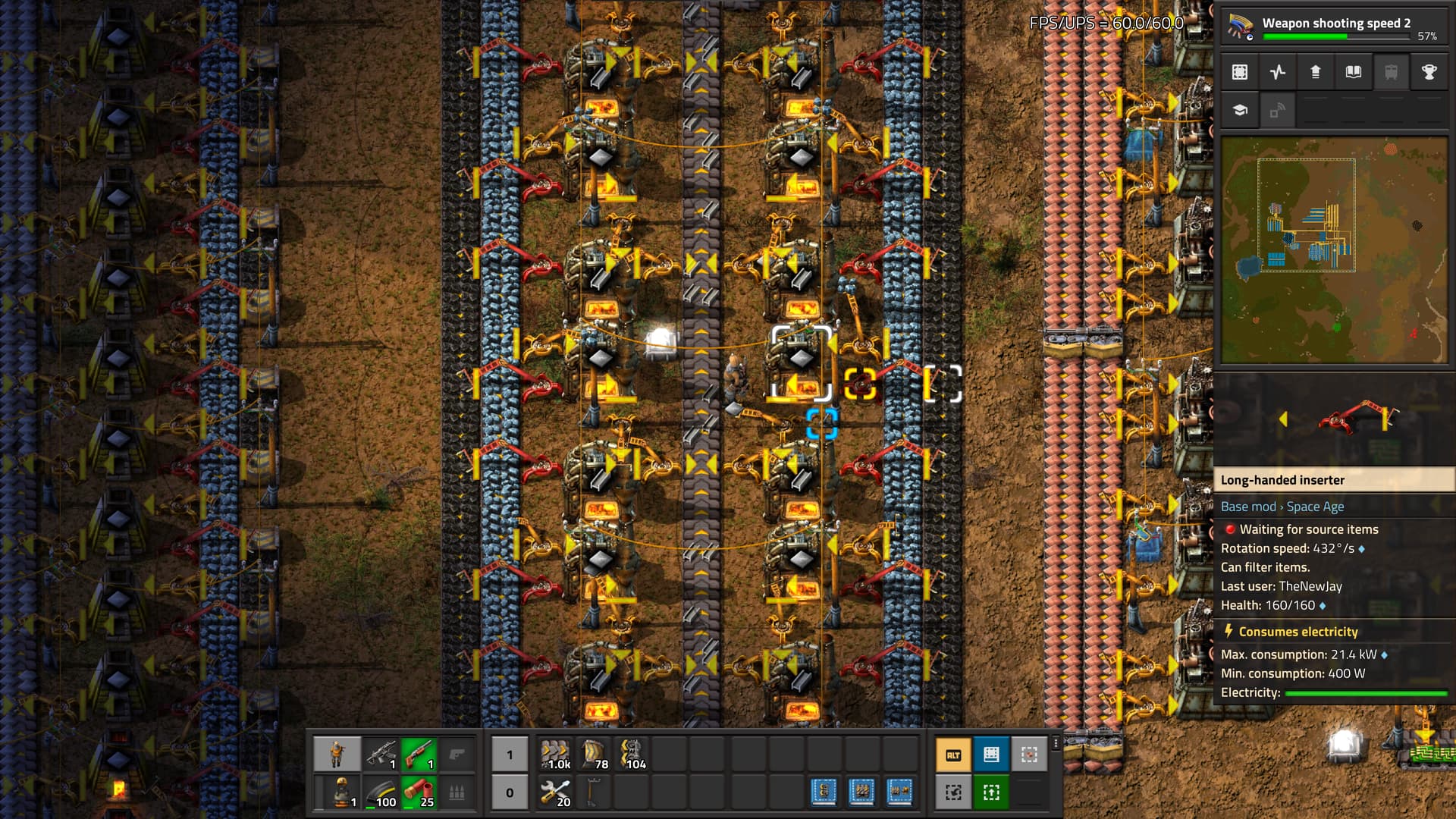Open the production statistics graph button
This screenshot has width=1456, height=819.
1278,72
